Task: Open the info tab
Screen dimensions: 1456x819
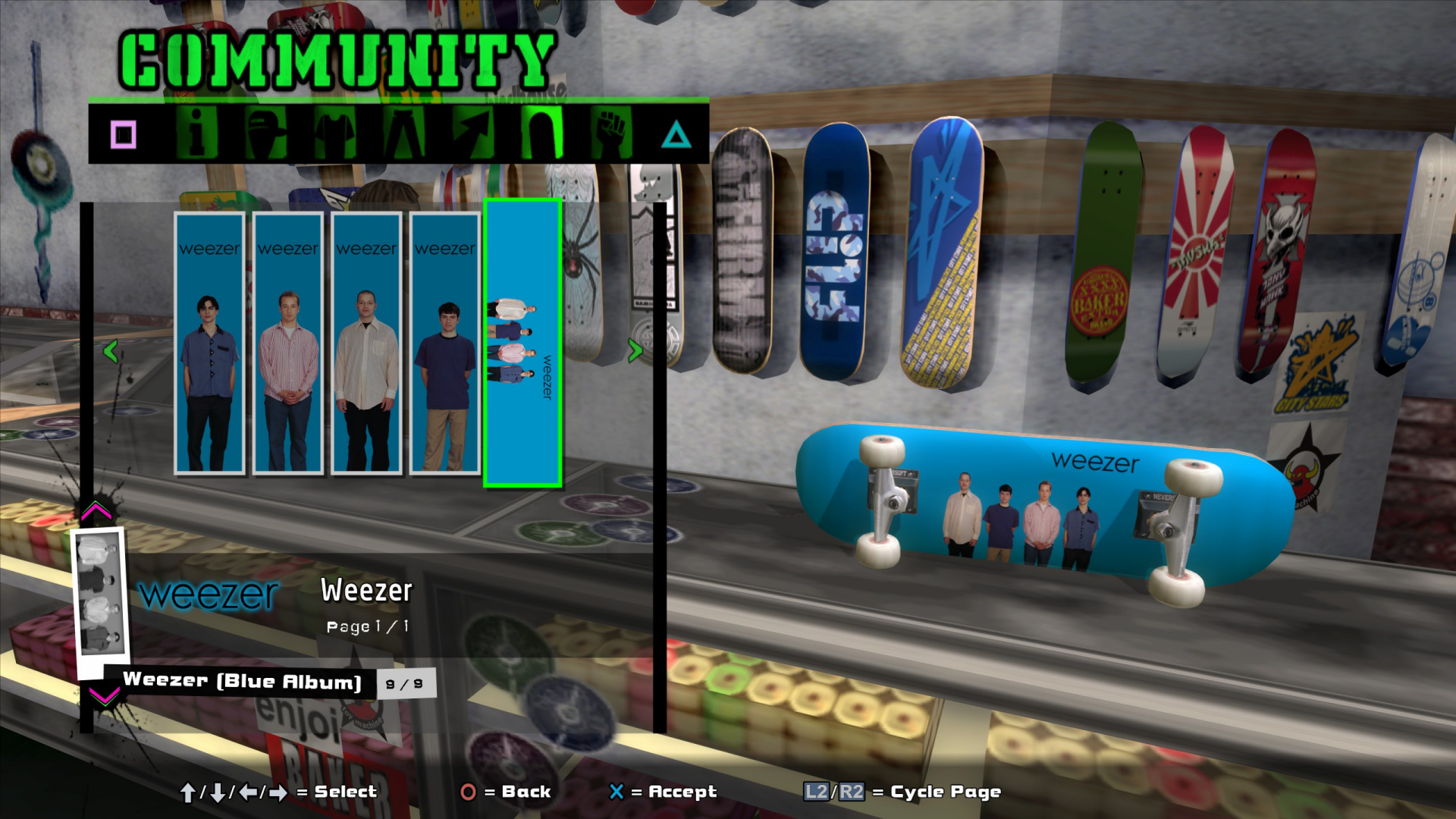Action: tap(196, 133)
